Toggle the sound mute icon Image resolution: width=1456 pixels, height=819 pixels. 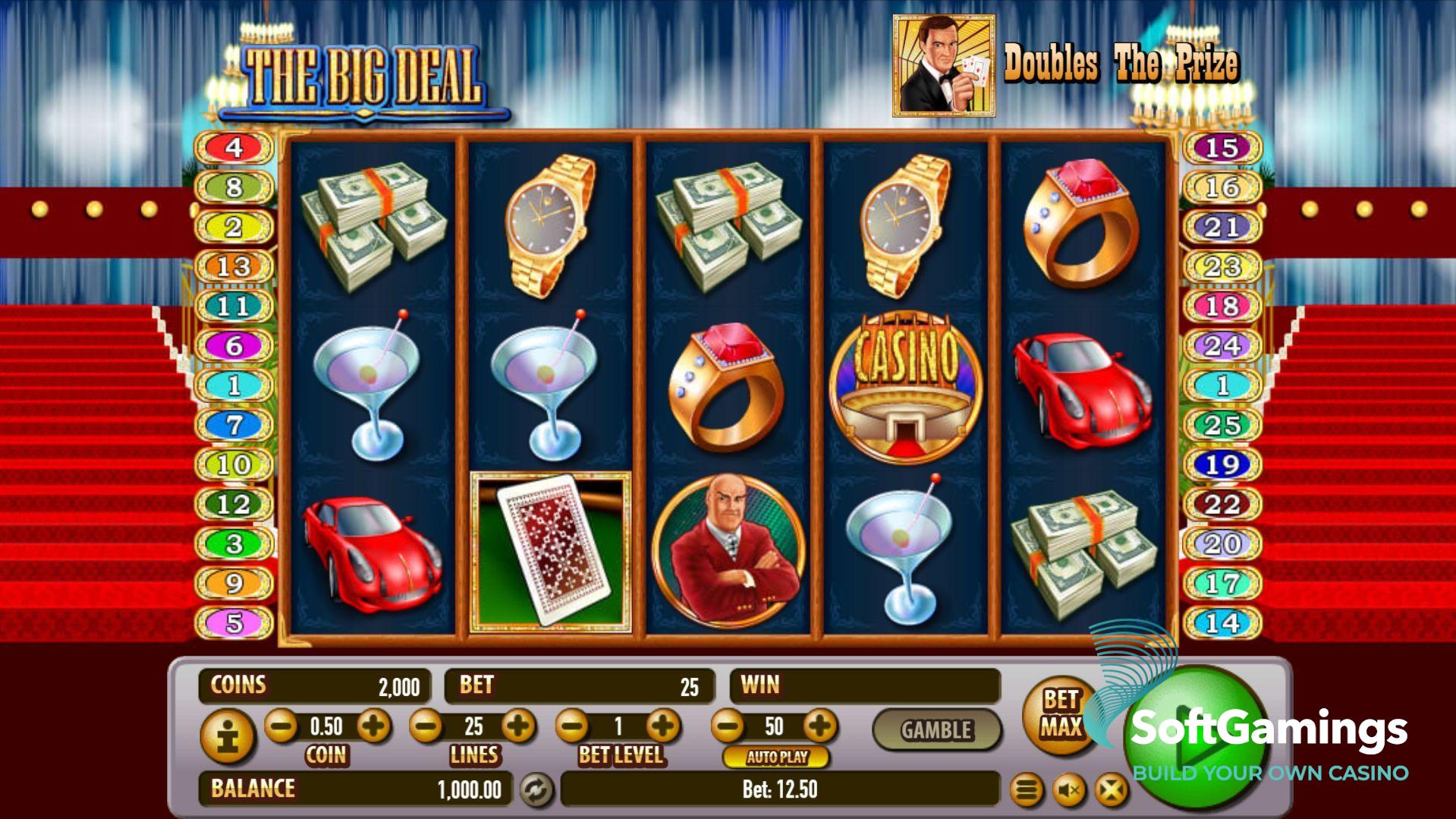coord(1069,791)
